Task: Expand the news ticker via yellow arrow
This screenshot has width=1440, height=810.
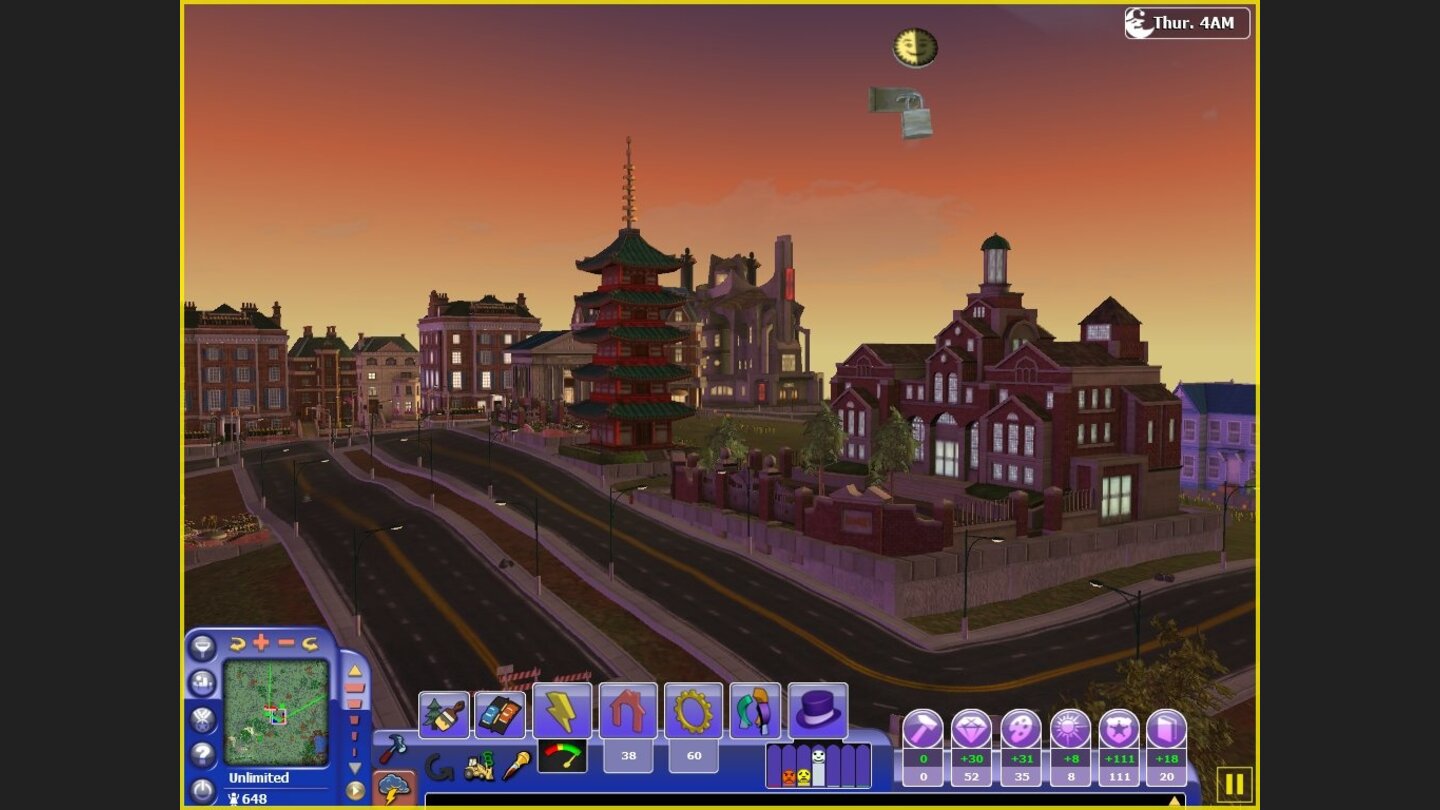Action: tap(1174, 801)
